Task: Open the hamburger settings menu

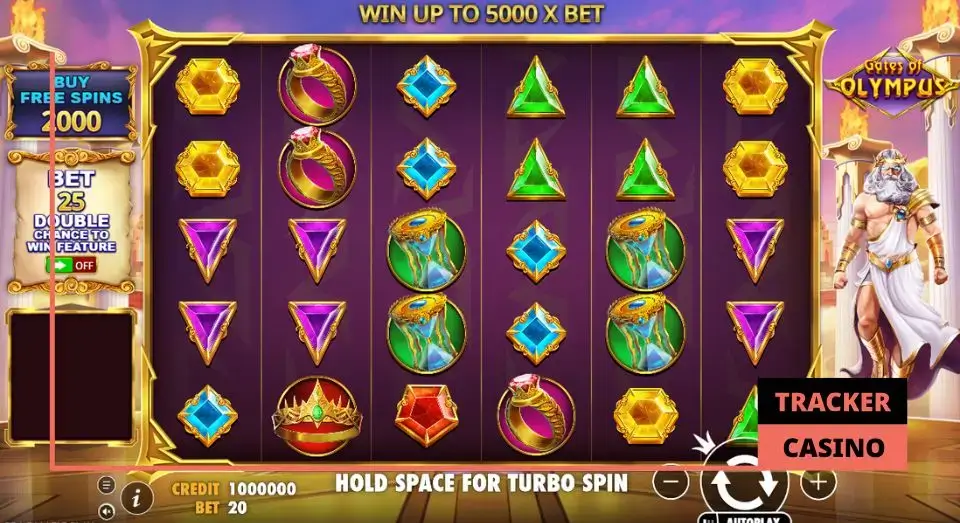Action: click(106, 485)
